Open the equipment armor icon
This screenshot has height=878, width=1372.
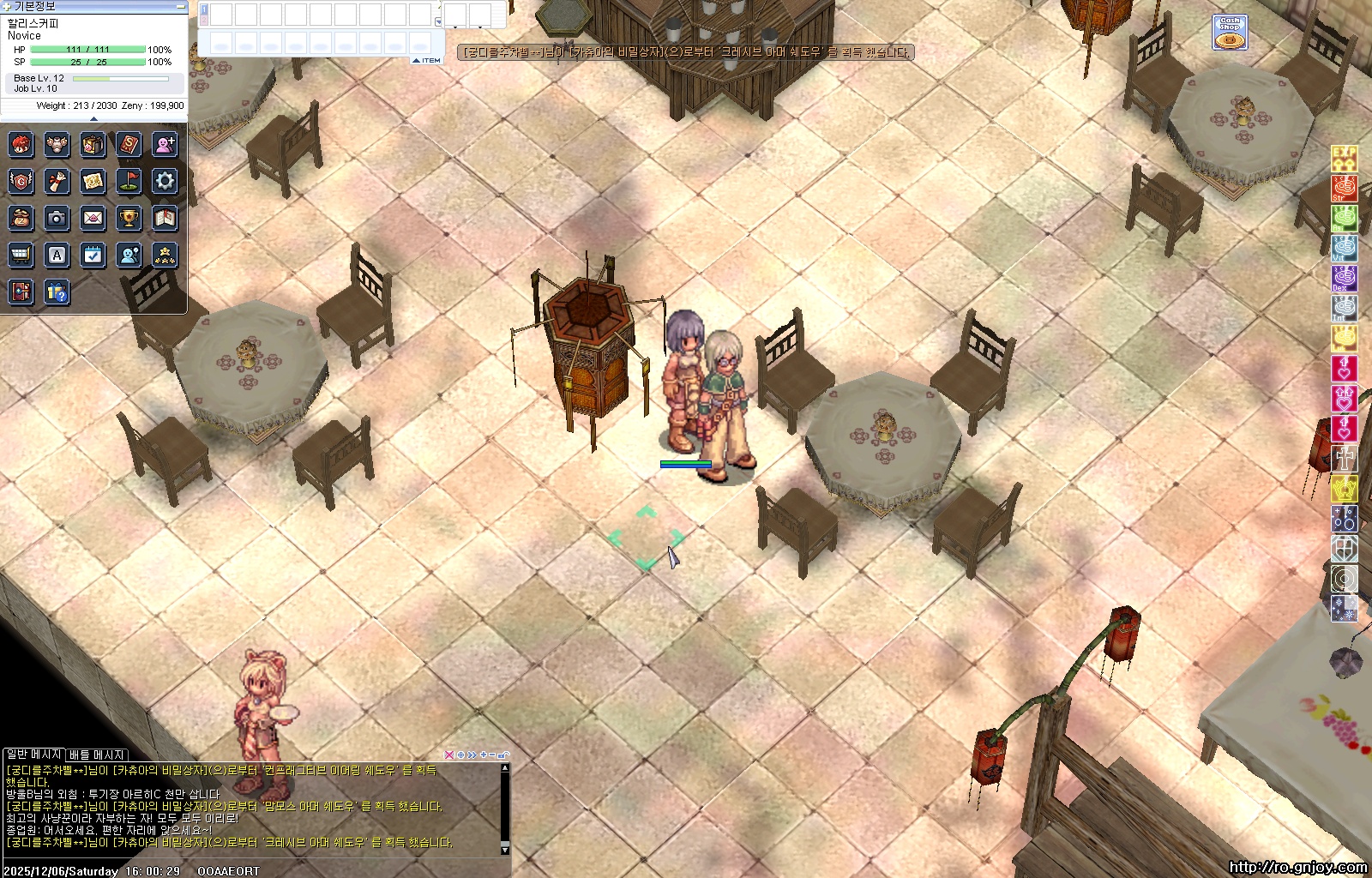coord(57,144)
